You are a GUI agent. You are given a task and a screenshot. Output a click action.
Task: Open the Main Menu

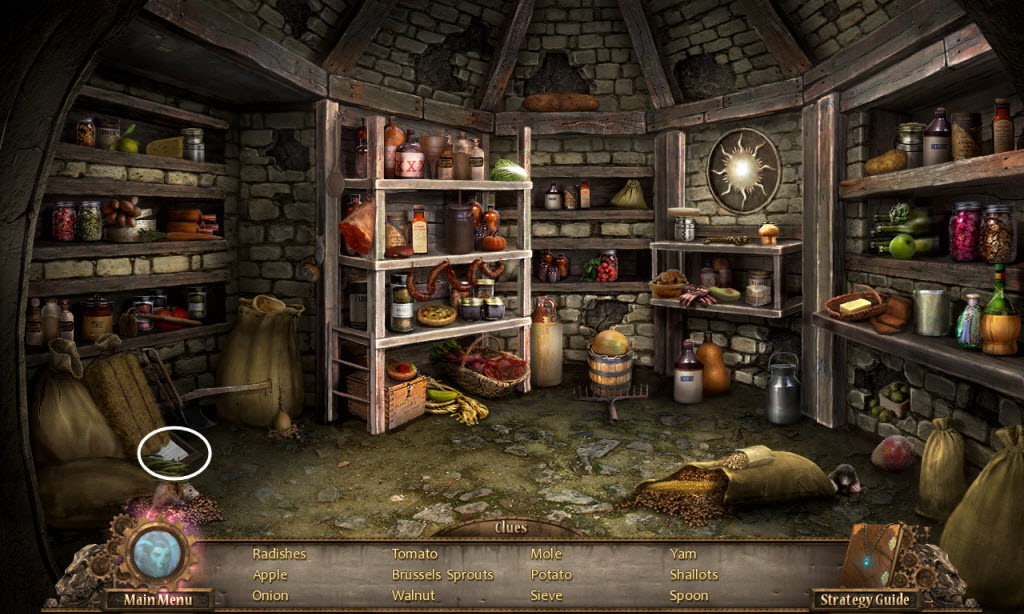pyautogui.click(x=157, y=600)
